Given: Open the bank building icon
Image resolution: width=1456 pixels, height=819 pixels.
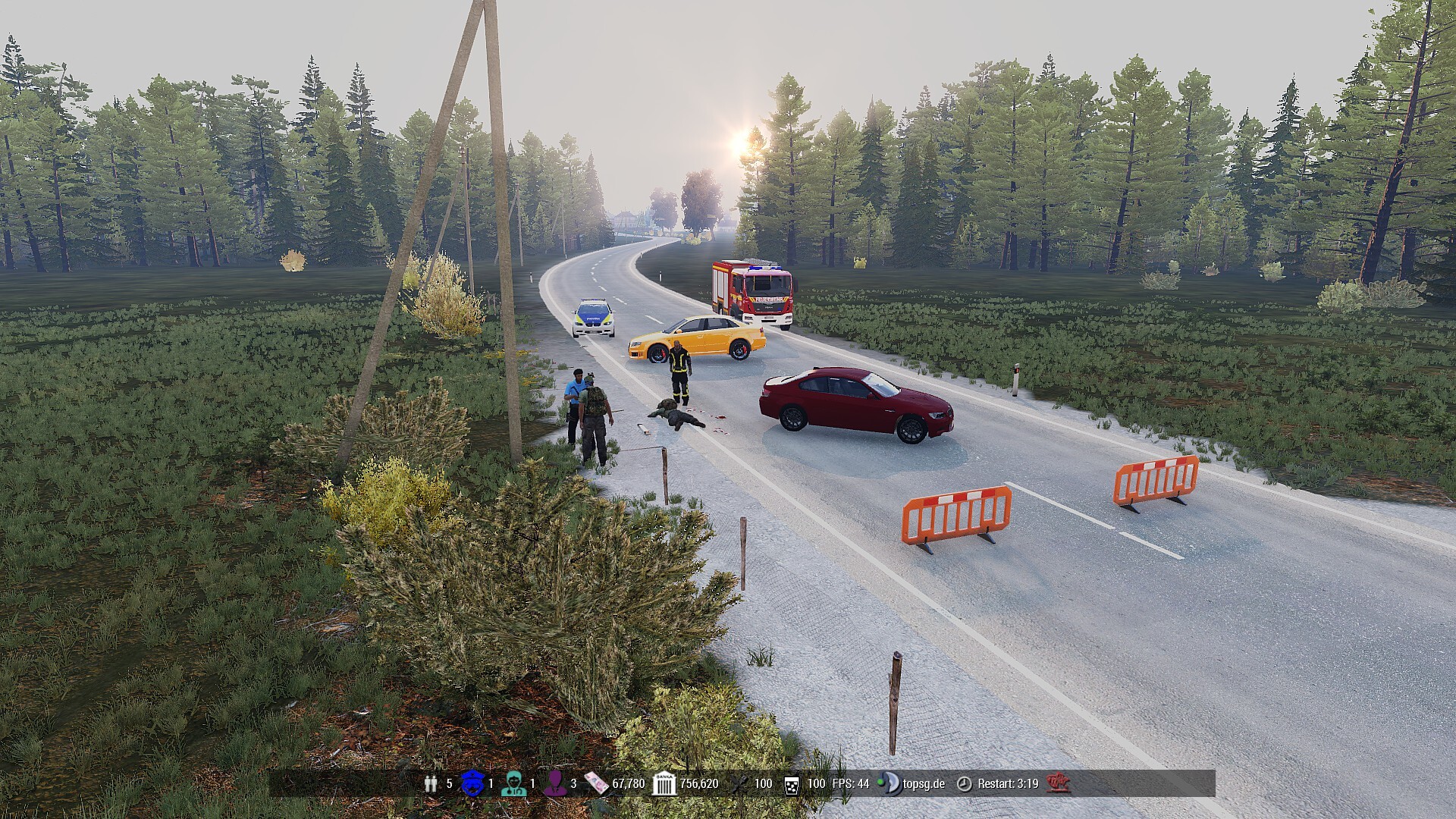Looking at the screenshot, I should [664, 783].
